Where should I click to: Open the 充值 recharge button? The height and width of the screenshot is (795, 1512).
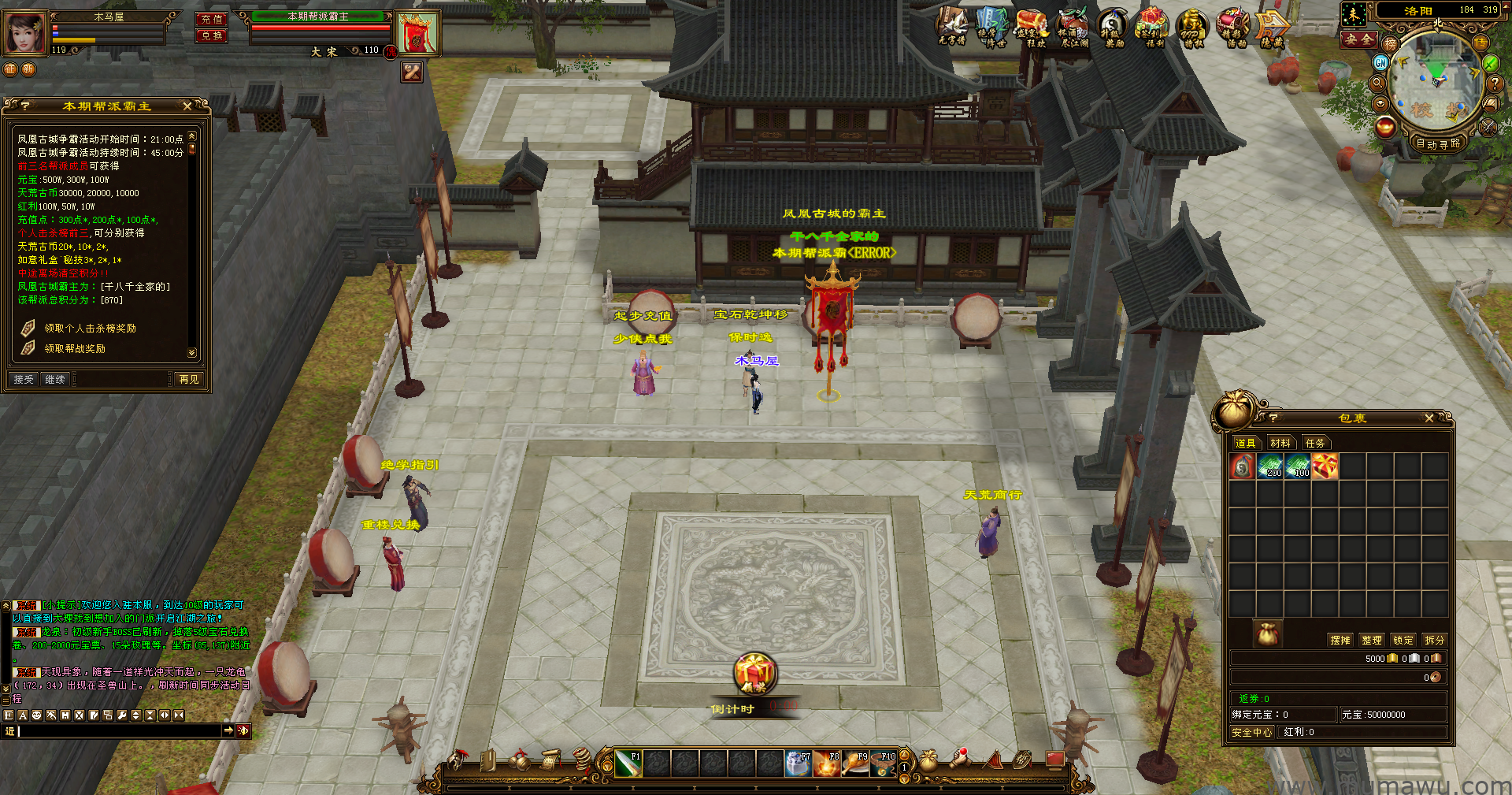[x=212, y=19]
